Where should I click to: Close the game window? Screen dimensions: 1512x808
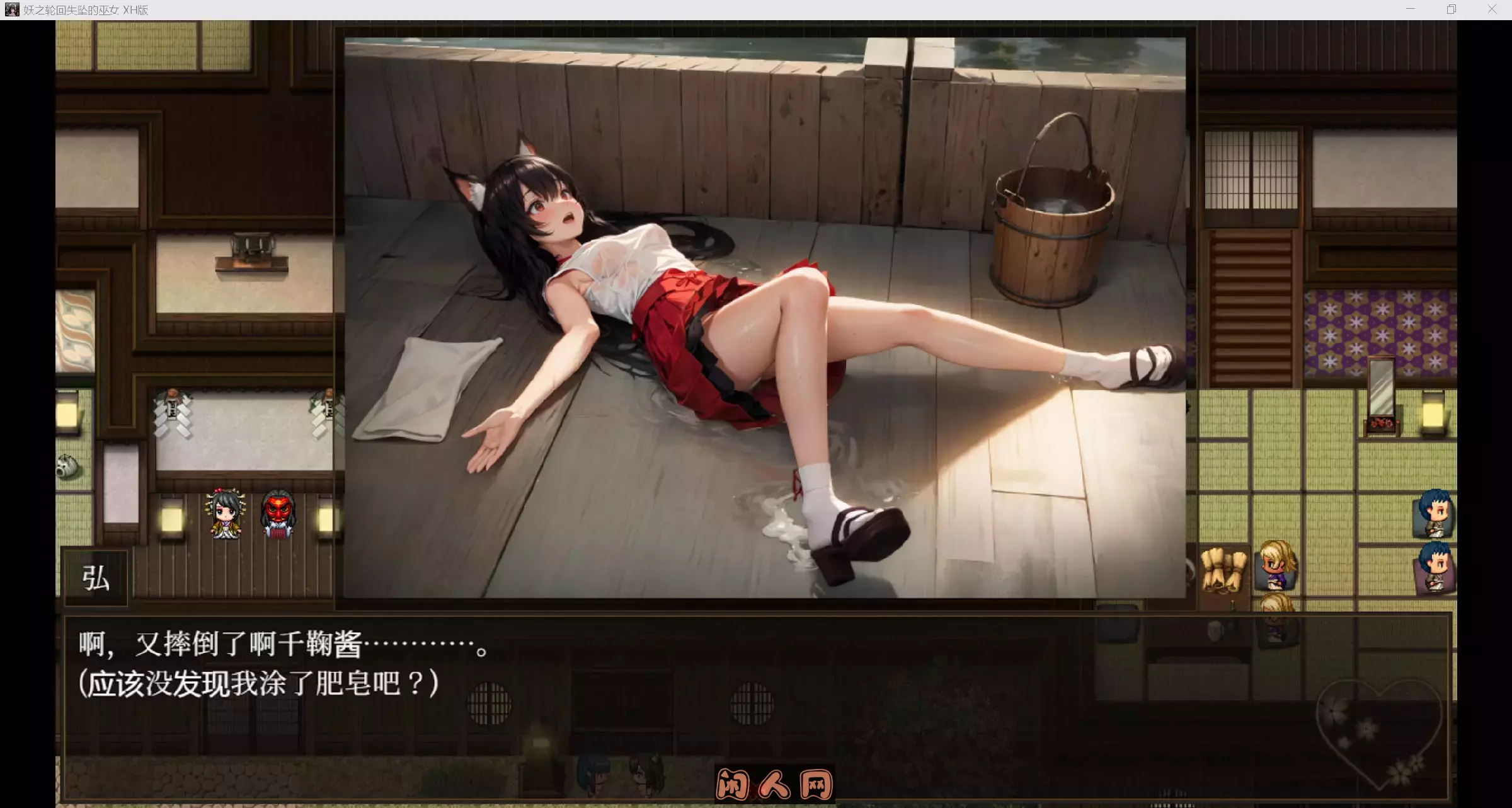(x=1492, y=9)
